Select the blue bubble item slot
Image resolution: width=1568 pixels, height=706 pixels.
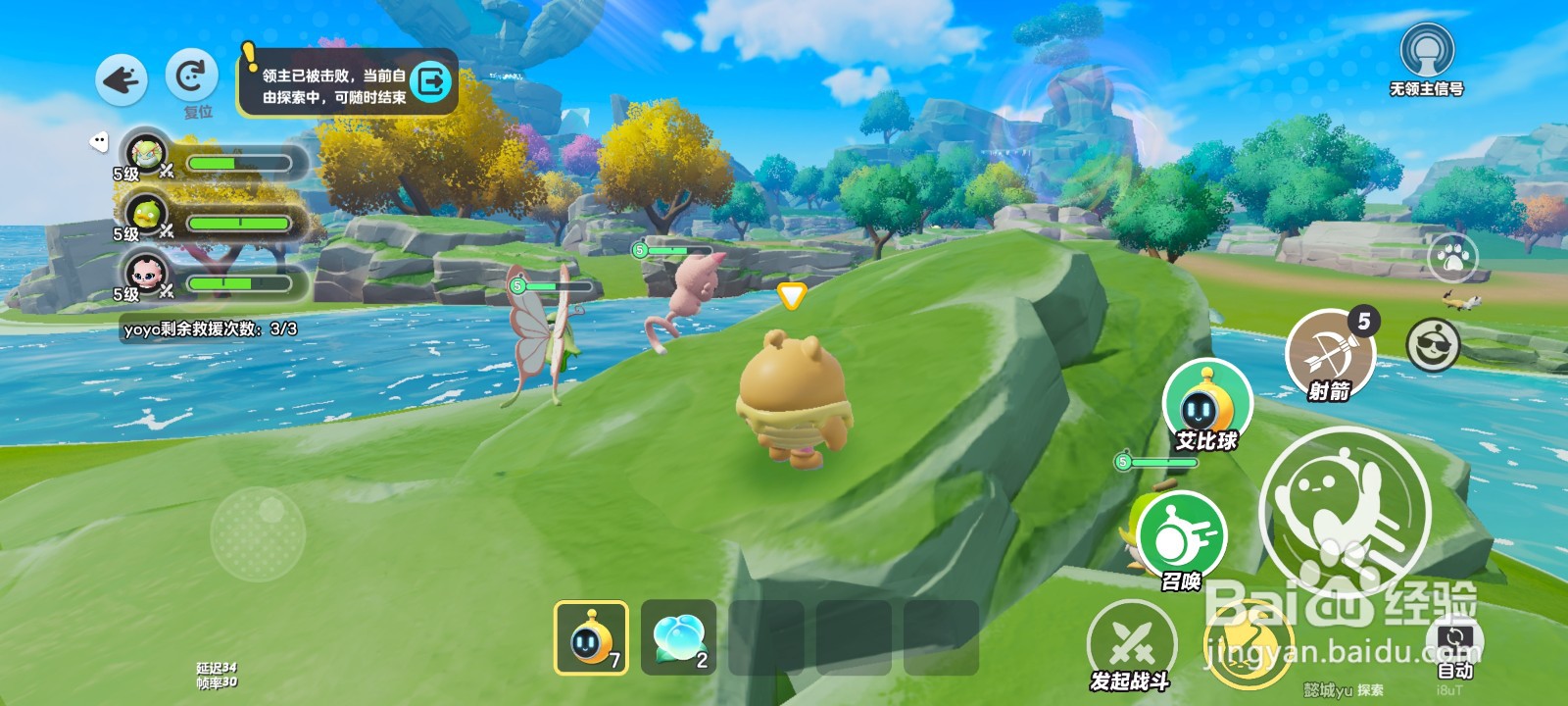click(678, 637)
